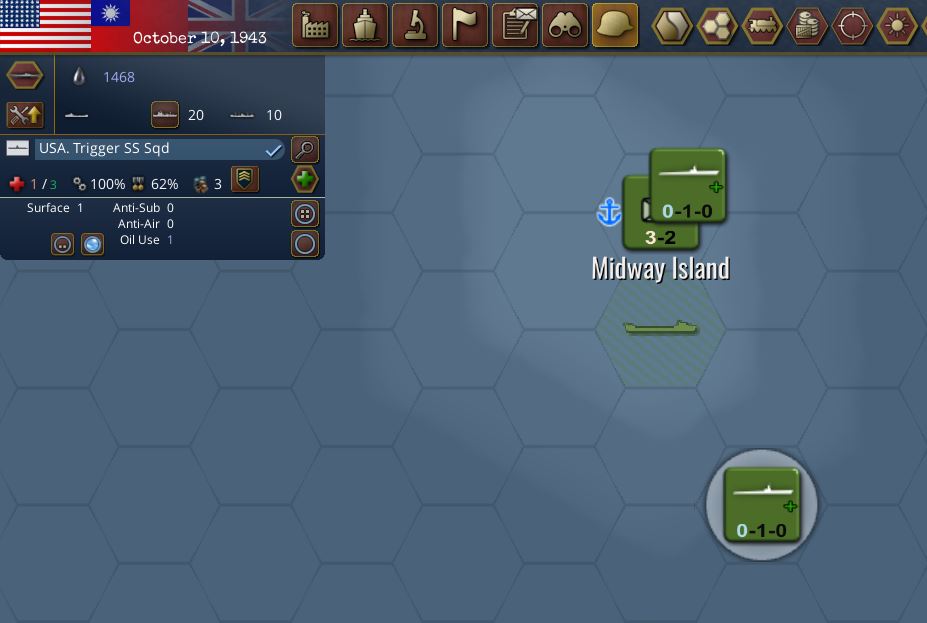
Task: Open the unit's rank chevron badge
Action: 245,179
